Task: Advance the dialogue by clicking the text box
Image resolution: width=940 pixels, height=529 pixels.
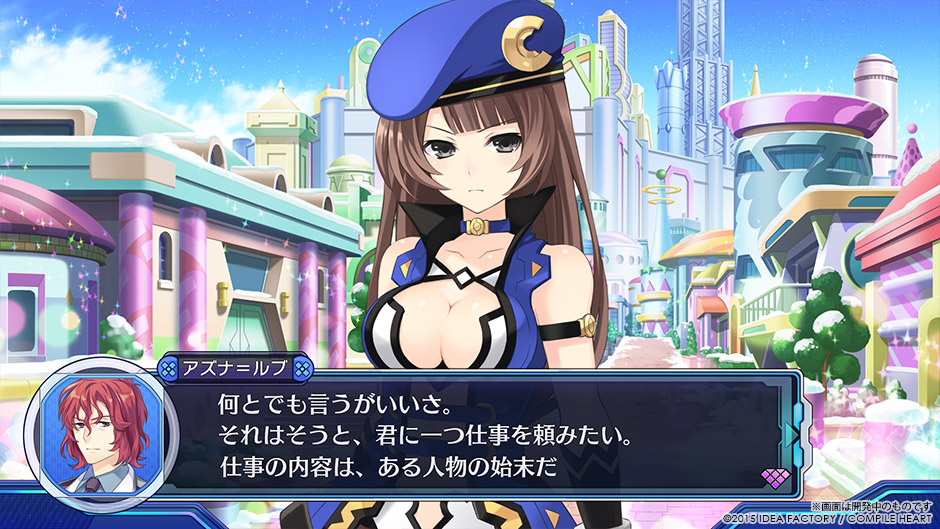Action: click(x=480, y=436)
